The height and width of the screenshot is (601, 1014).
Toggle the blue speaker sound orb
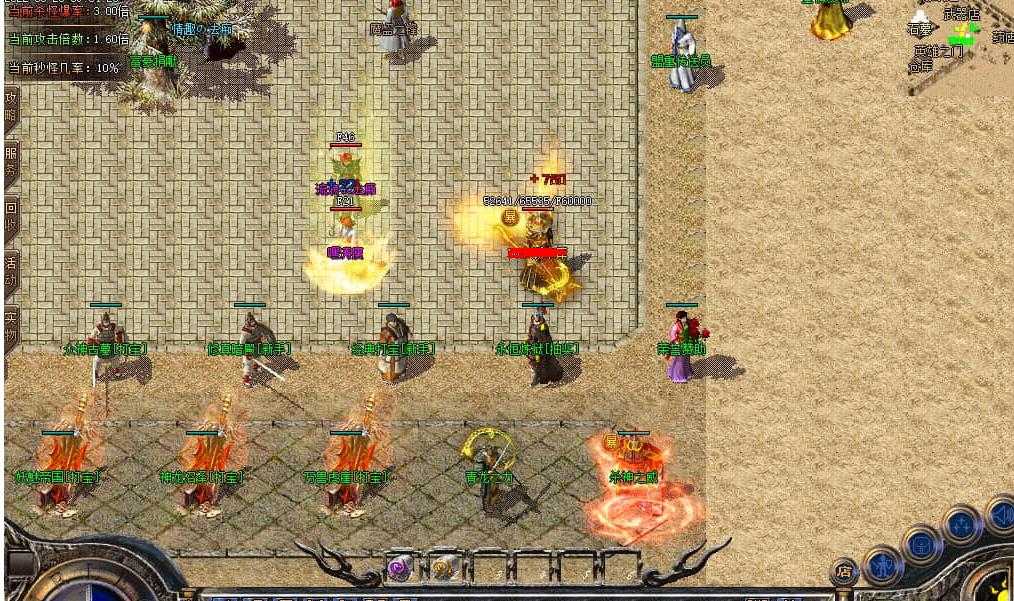click(1000, 514)
